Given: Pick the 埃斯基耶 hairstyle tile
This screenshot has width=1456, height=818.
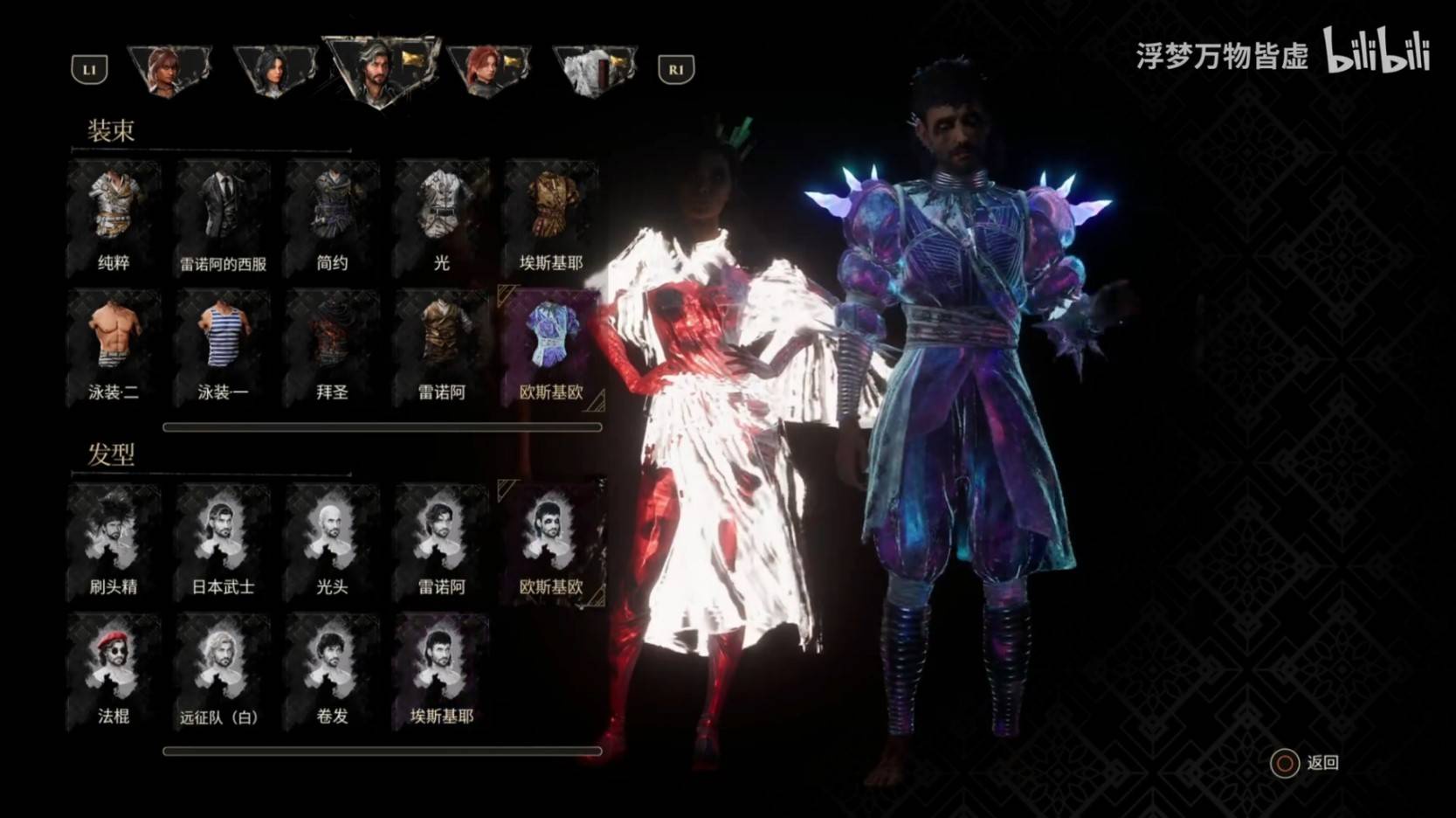Looking at the screenshot, I should (x=441, y=669).
